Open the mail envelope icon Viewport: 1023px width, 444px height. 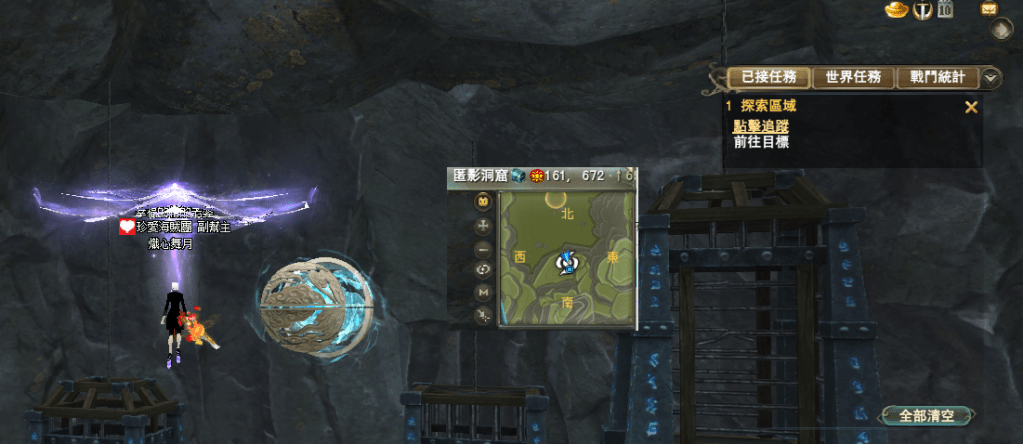[989, 9]
